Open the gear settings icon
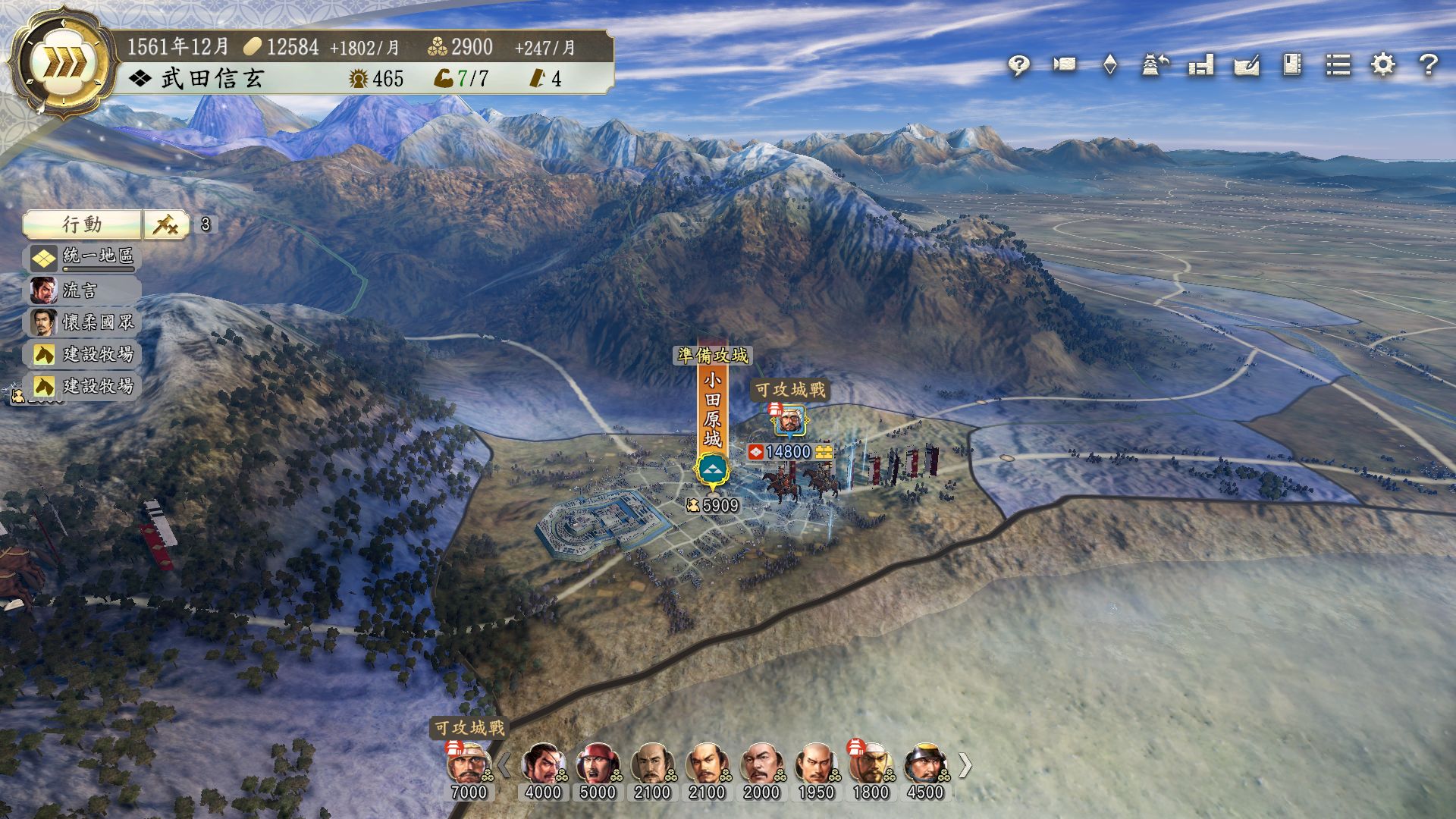Image resolution: width=1456 pixels, height=819 pixels. 1383,65
